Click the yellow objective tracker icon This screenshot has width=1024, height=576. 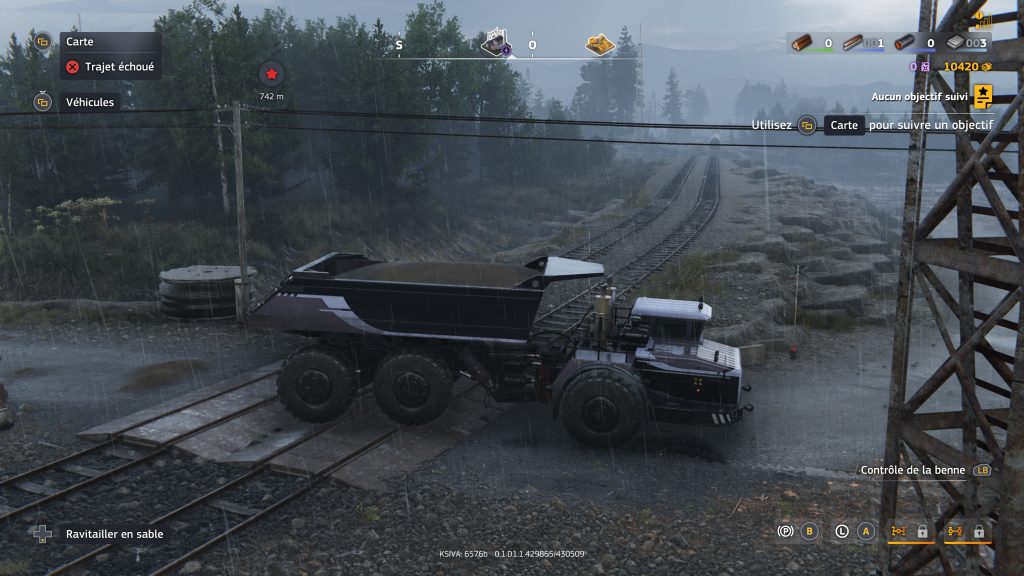[983, 96]
